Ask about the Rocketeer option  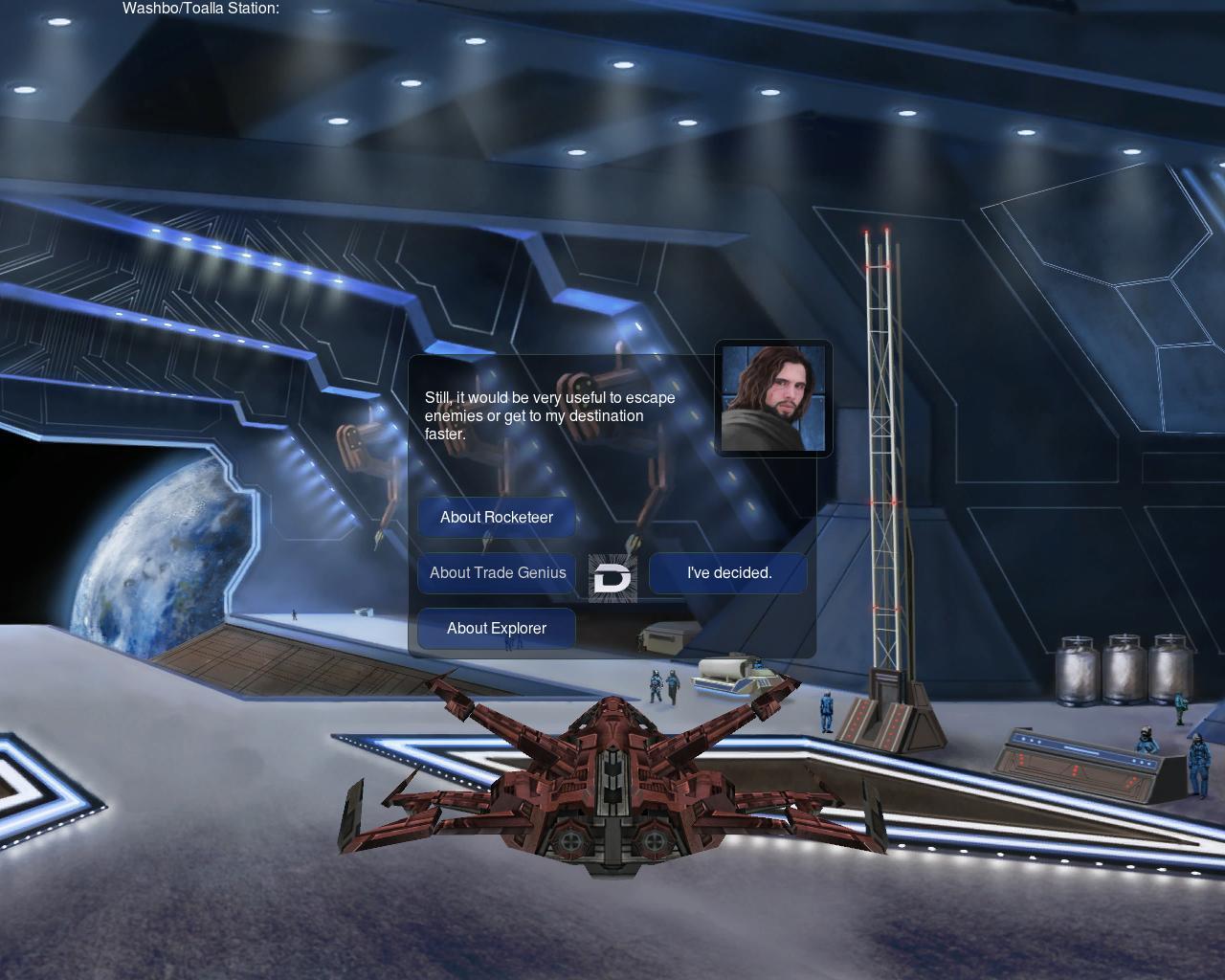tap(496, 518)
